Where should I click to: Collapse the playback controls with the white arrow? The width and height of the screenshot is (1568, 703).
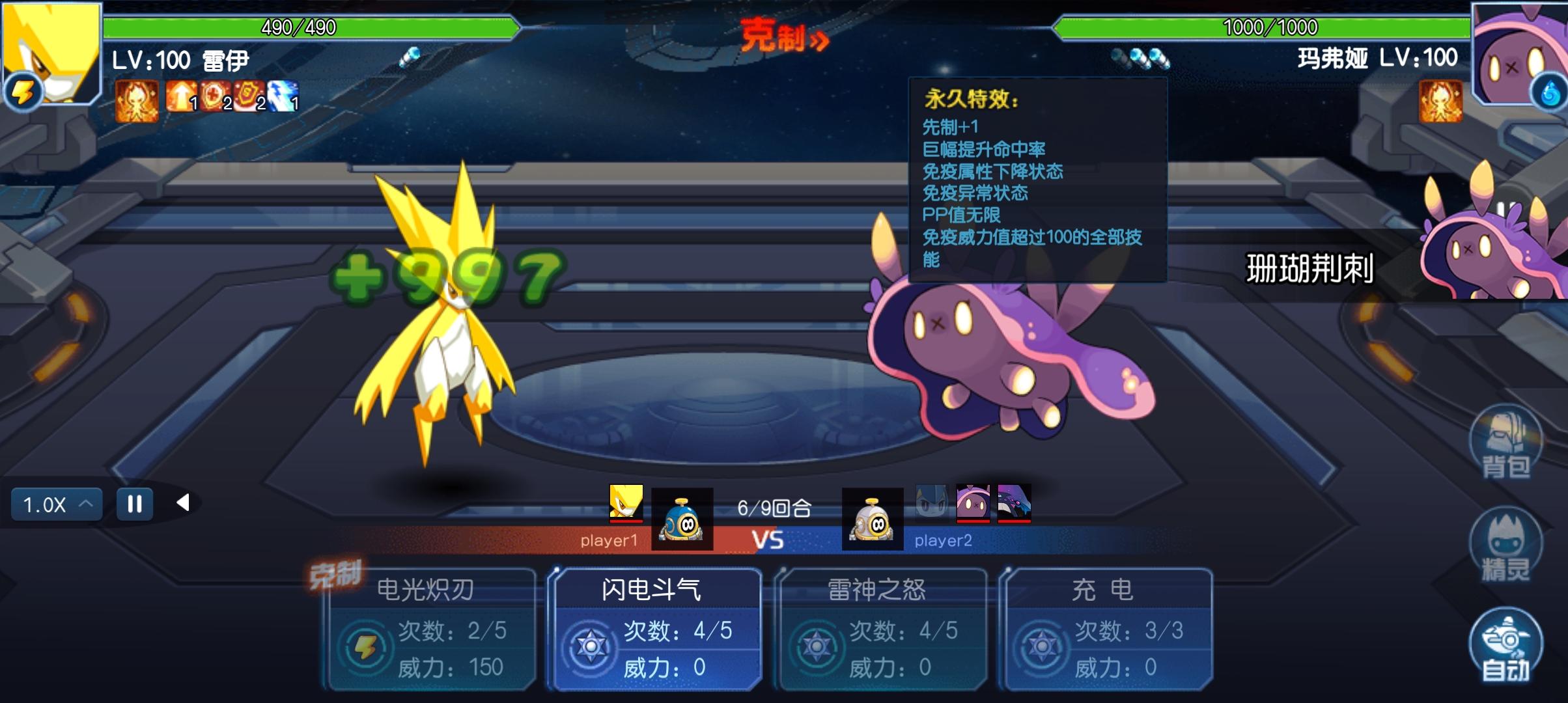click(x=184, y=503)
